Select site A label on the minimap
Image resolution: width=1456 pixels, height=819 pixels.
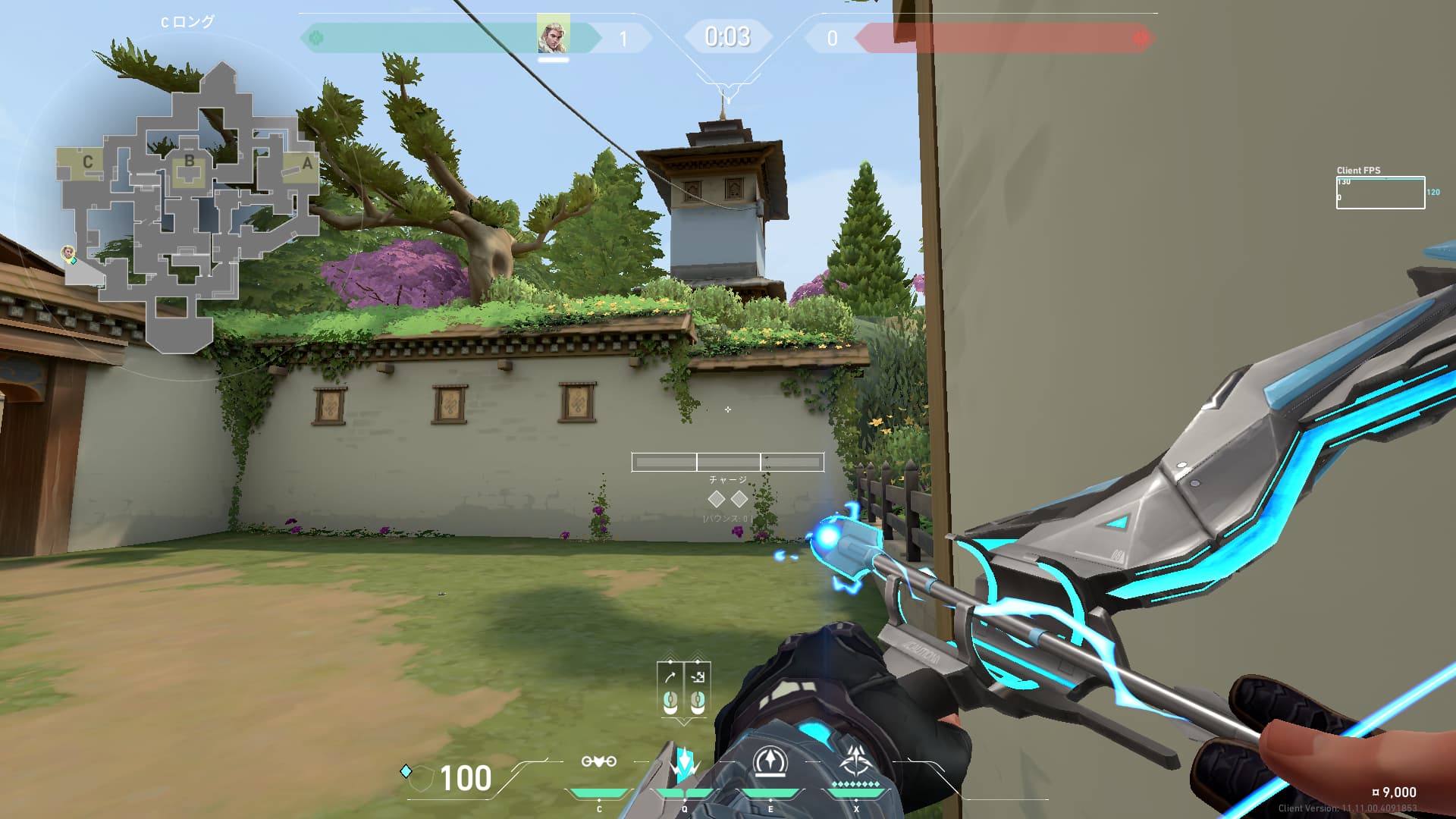click(x=307, y=163)
